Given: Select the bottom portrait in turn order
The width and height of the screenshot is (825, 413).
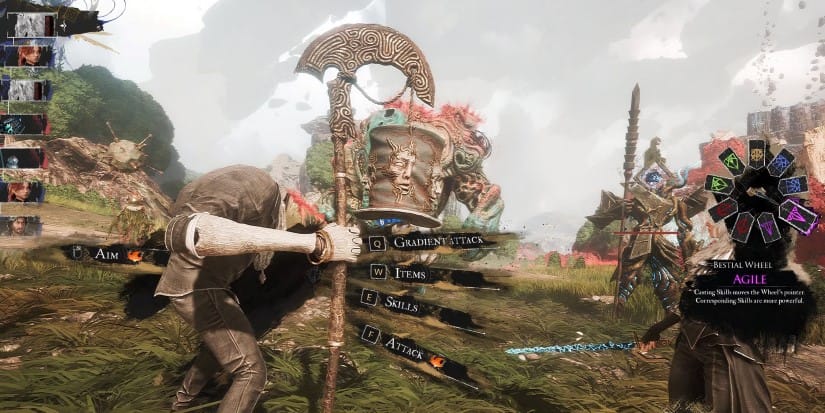Looking at the screenshot, I should point(26,225).
